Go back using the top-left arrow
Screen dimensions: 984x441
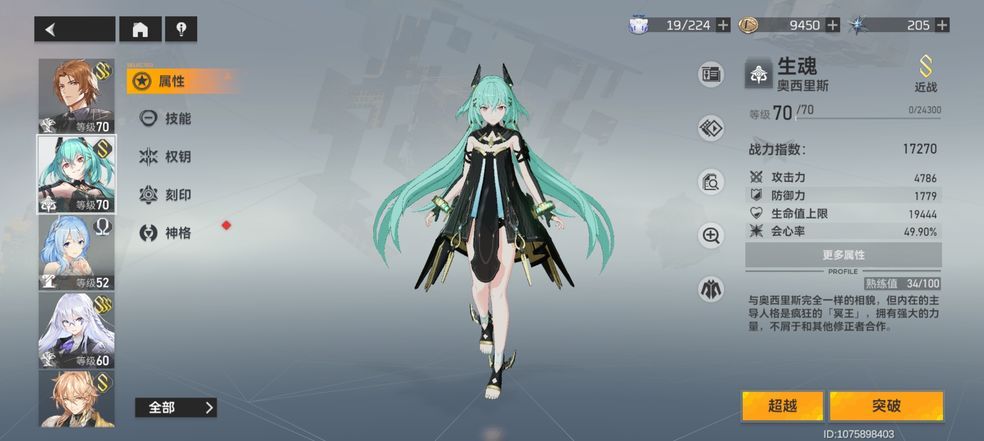74,29
